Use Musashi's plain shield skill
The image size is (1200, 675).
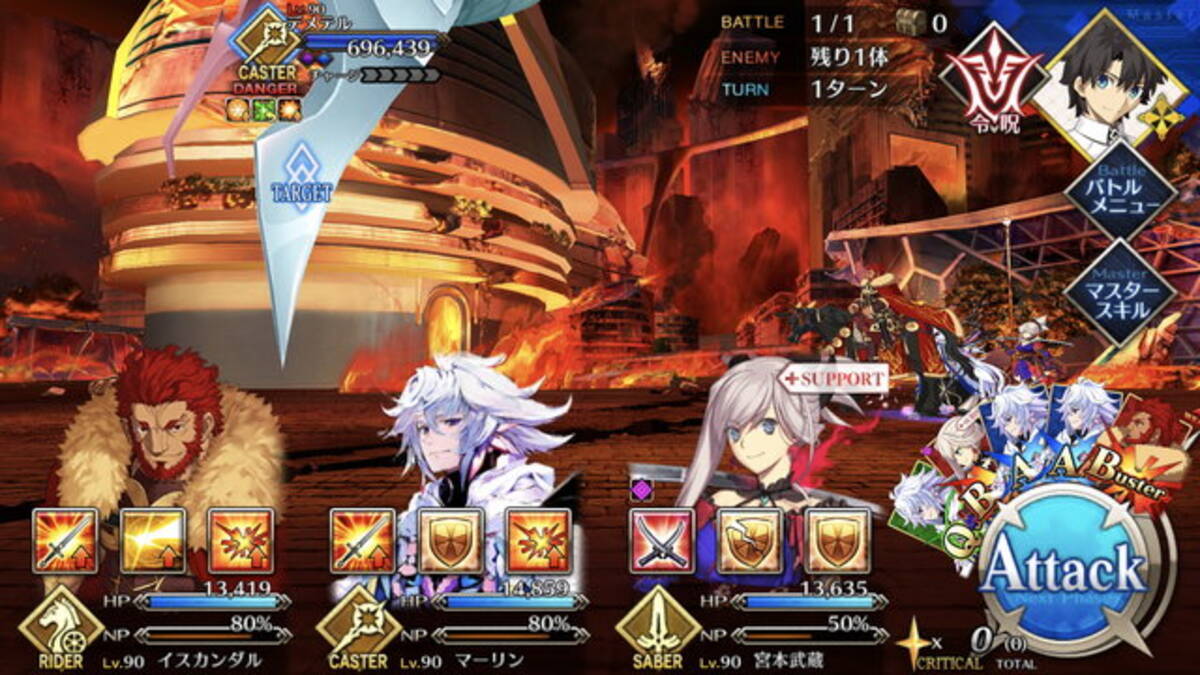point(837,541)
